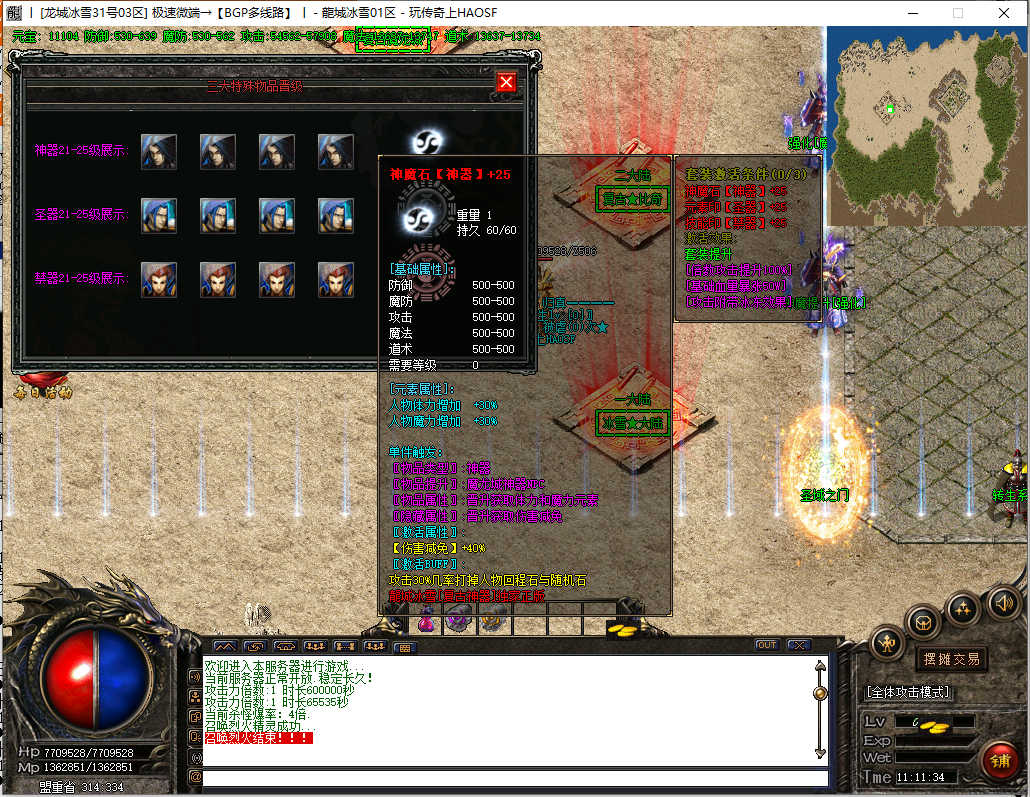Close the game window
The image size is (1030, 797).
[x=1003, y=13]
